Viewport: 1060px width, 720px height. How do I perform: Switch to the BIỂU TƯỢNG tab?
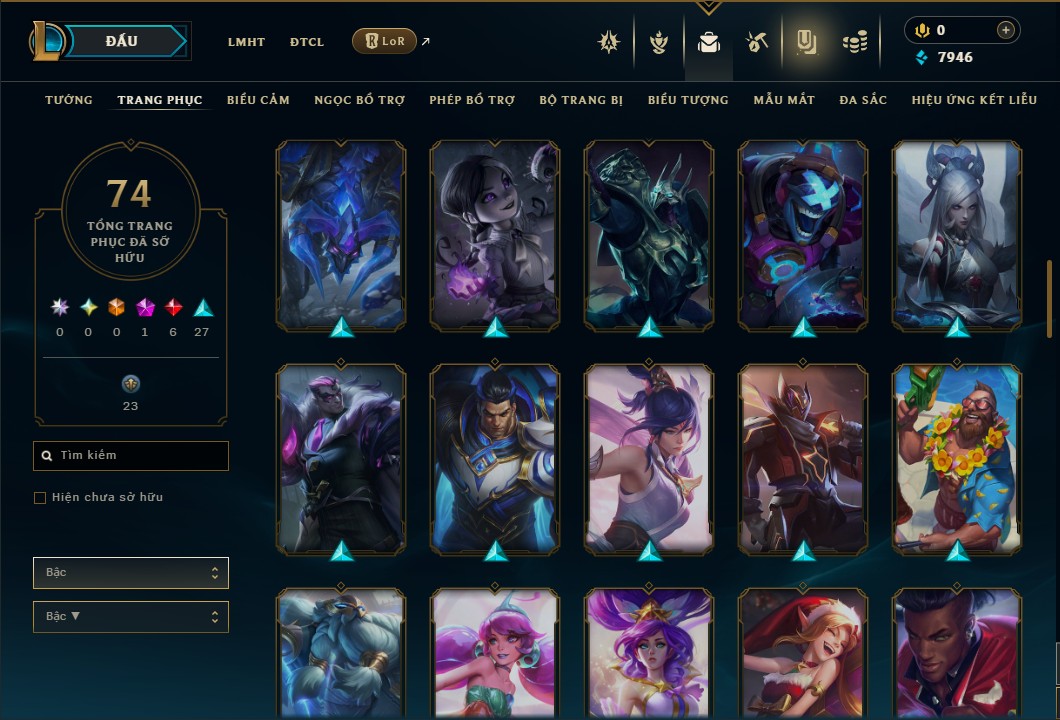click(688, 100)
